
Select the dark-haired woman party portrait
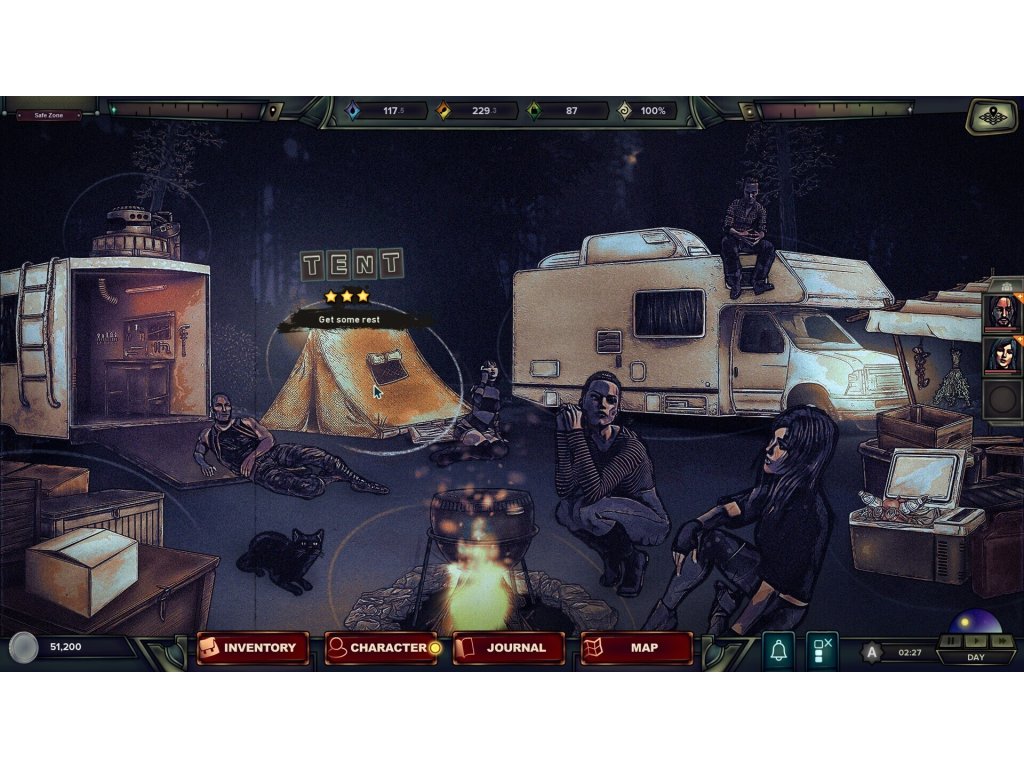coord(1001,355)
